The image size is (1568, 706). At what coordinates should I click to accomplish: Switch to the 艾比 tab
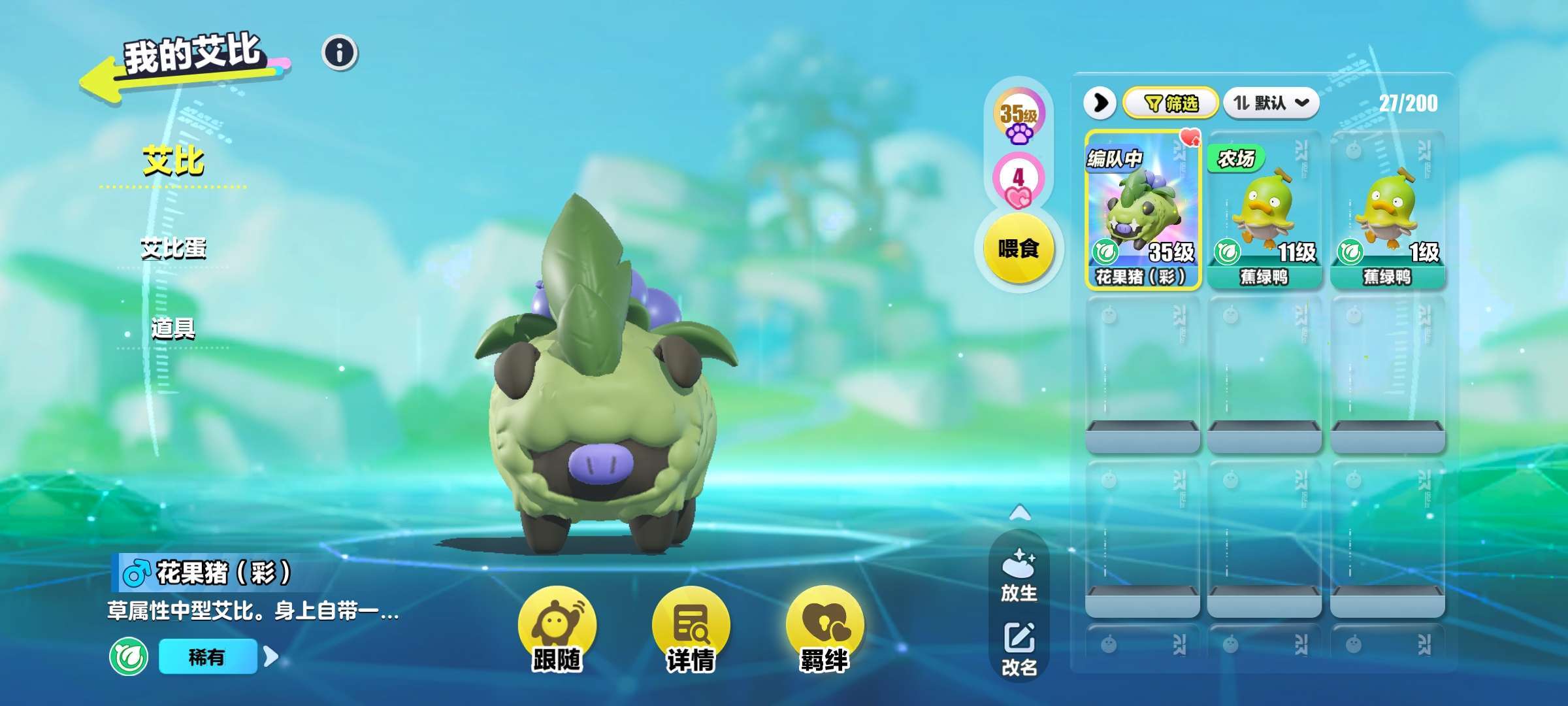(x=173, y=161)
